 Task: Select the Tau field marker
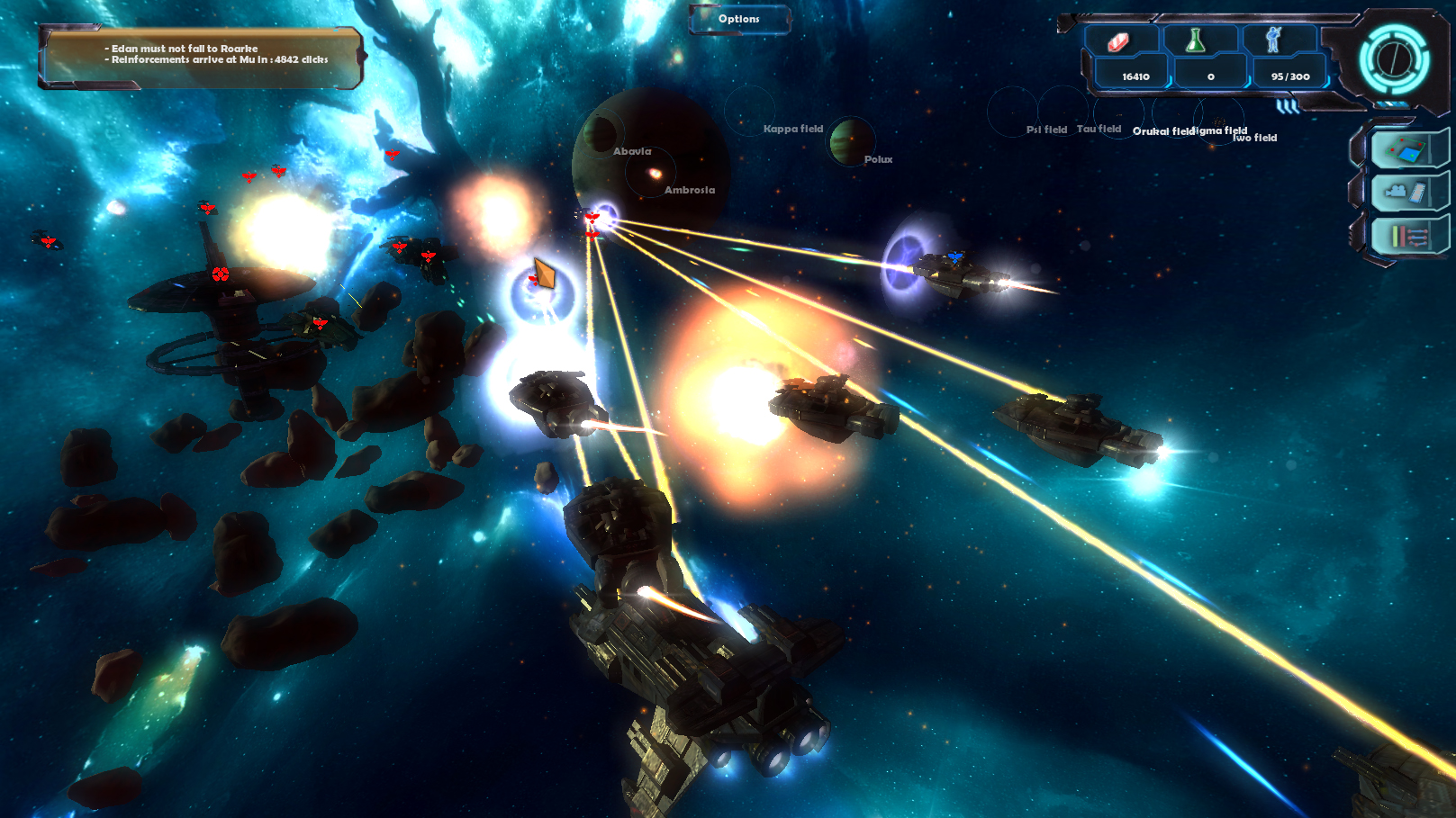pyautogui.click(x=1099, y=129)
